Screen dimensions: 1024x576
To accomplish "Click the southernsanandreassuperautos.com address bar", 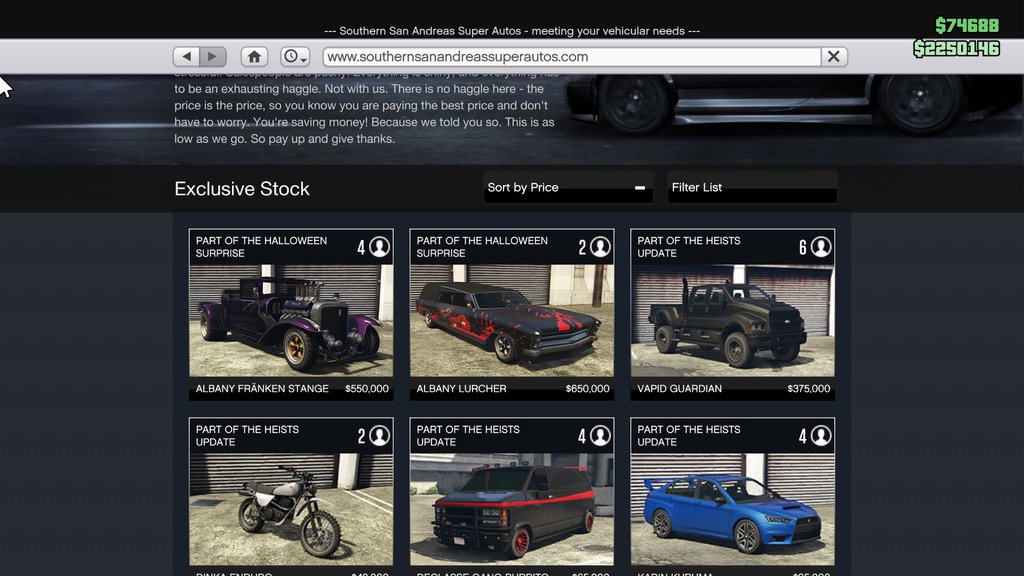I will [570, 57].
